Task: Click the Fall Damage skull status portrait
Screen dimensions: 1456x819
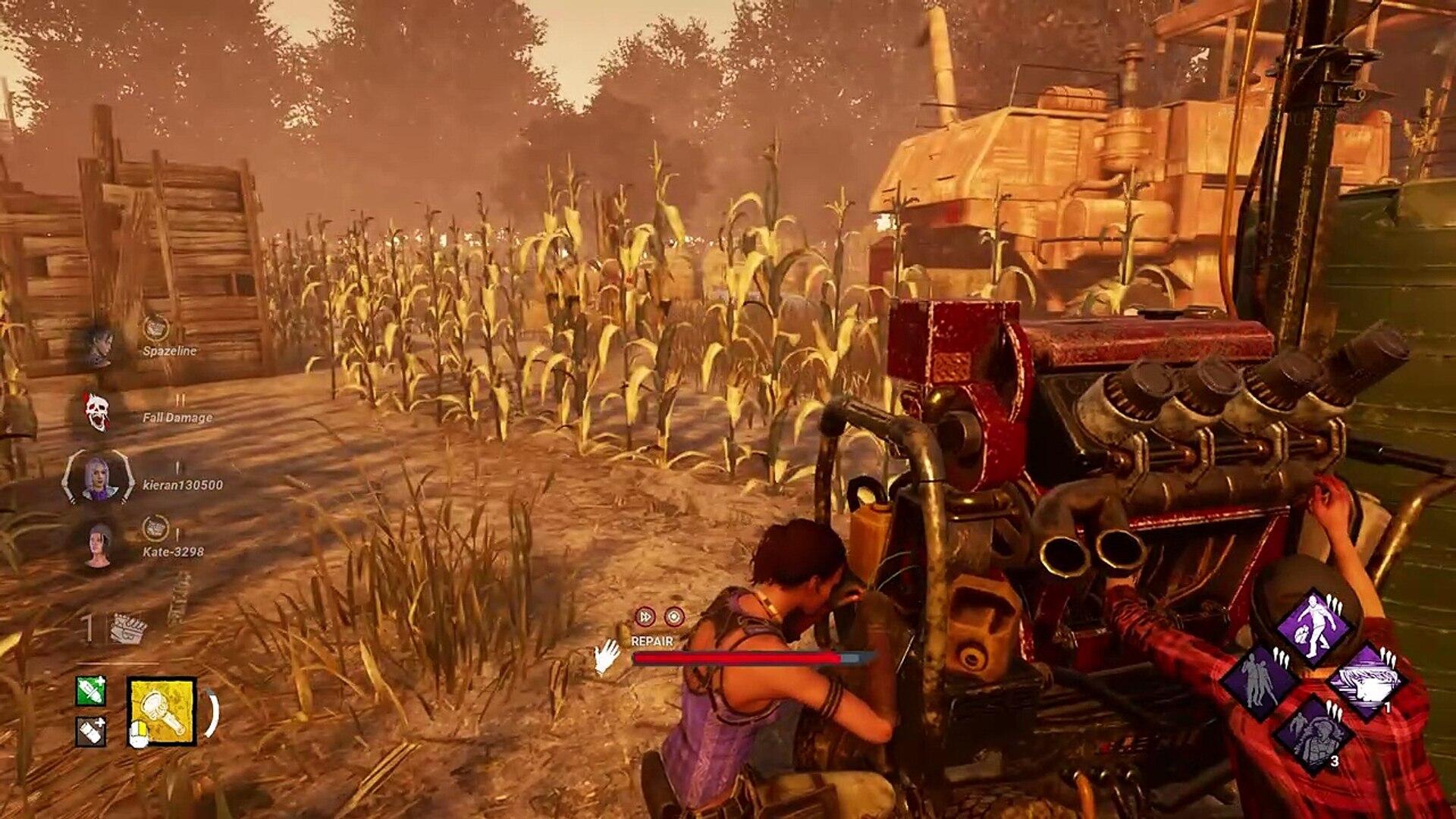Action: 97,412
